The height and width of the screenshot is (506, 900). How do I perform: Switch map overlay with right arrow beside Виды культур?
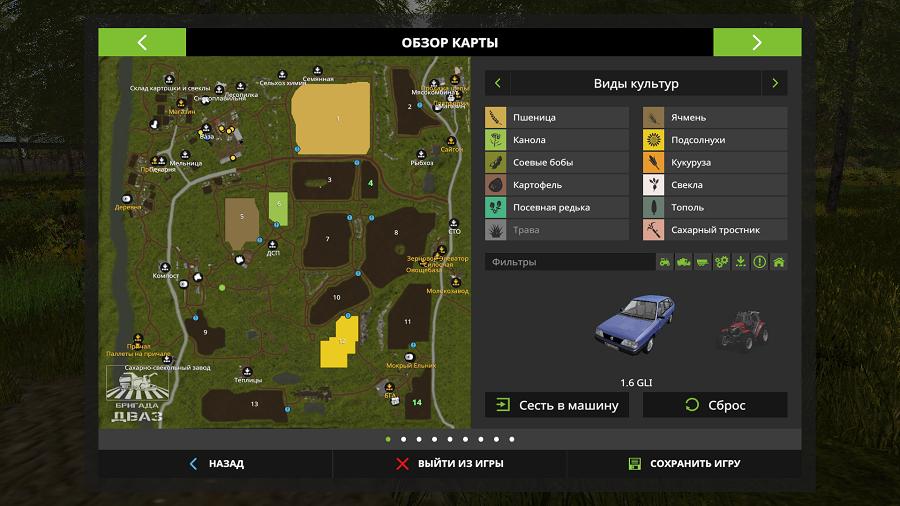[774, 83]
